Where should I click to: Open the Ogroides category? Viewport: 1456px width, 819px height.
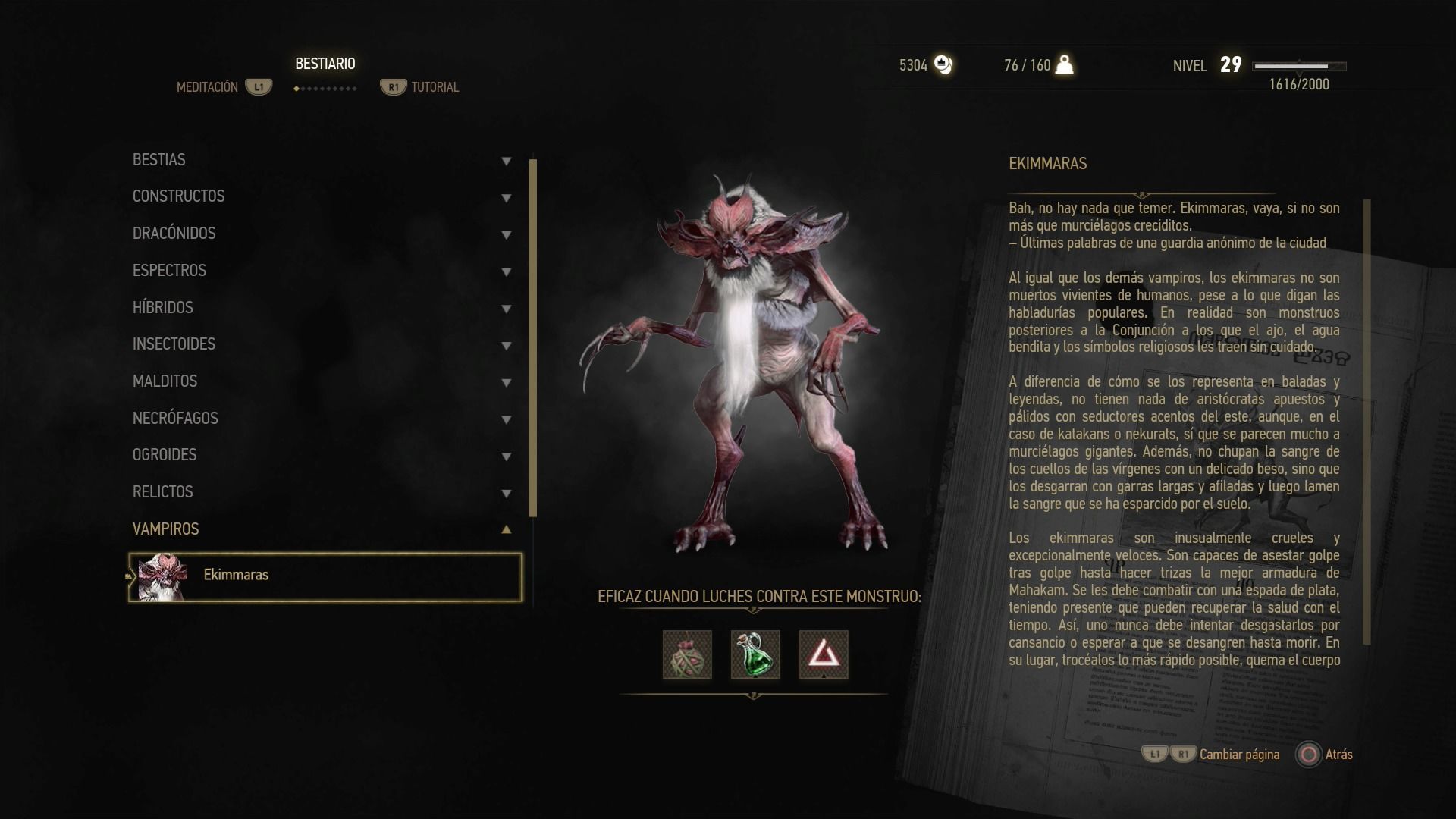click(322, 455)
